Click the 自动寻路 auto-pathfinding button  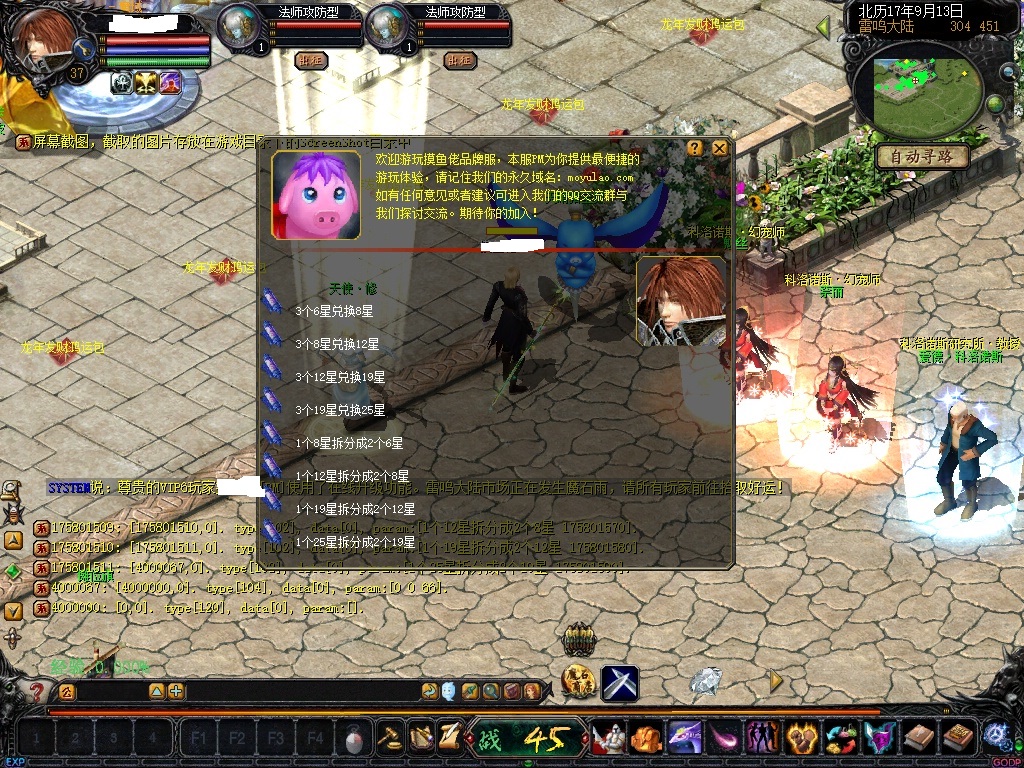click(x=922, y=157)
